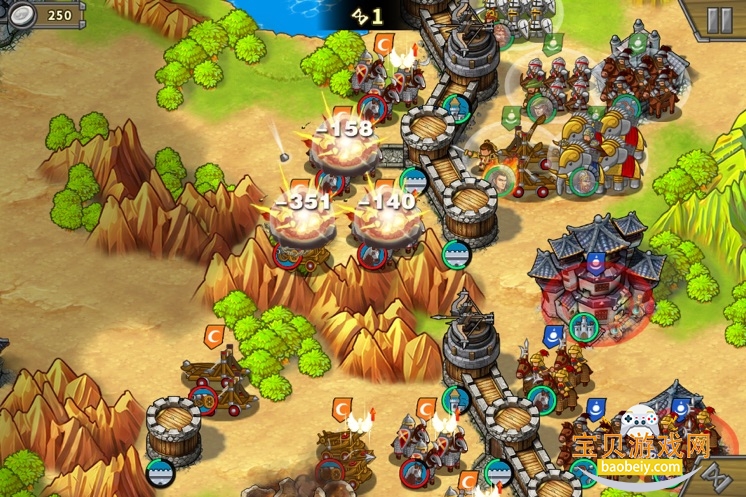The width and height of the screenshot is (746, 497).
Task: Pause the game with the pause button
Action: click(x=718, y=20)
